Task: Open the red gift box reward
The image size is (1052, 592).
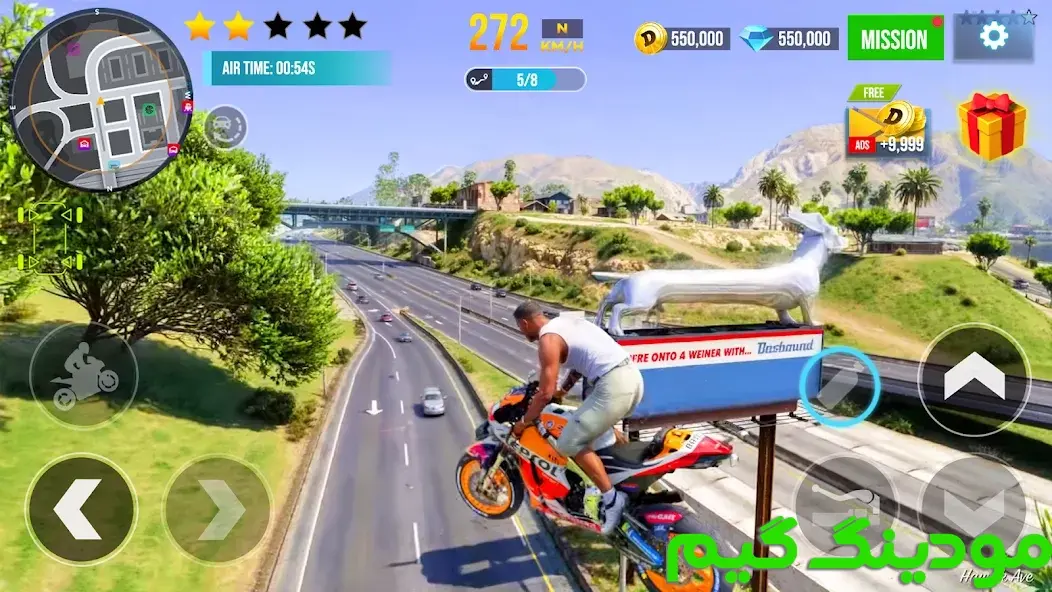Action: pos(992,126)
